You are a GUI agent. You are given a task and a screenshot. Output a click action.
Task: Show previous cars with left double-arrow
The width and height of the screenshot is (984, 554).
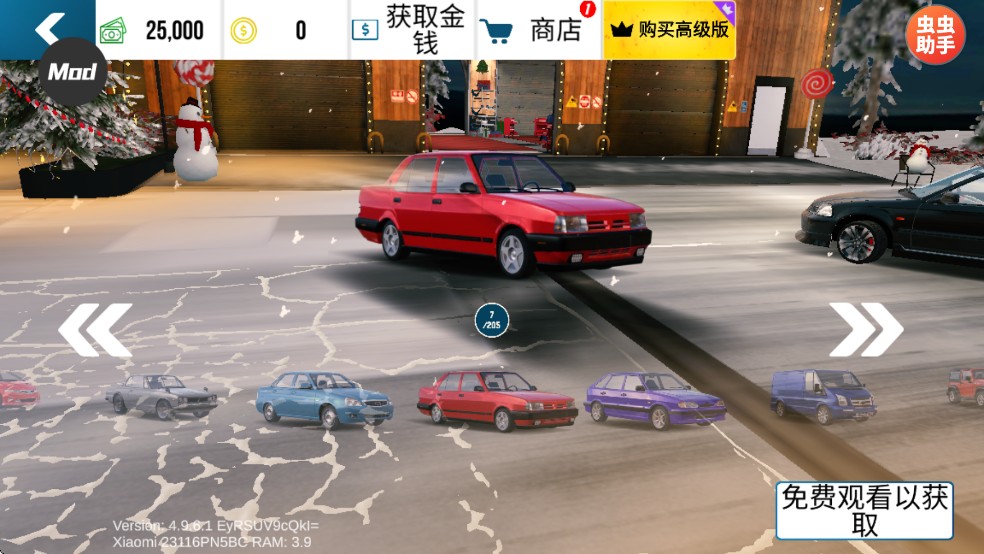[95, 330]
